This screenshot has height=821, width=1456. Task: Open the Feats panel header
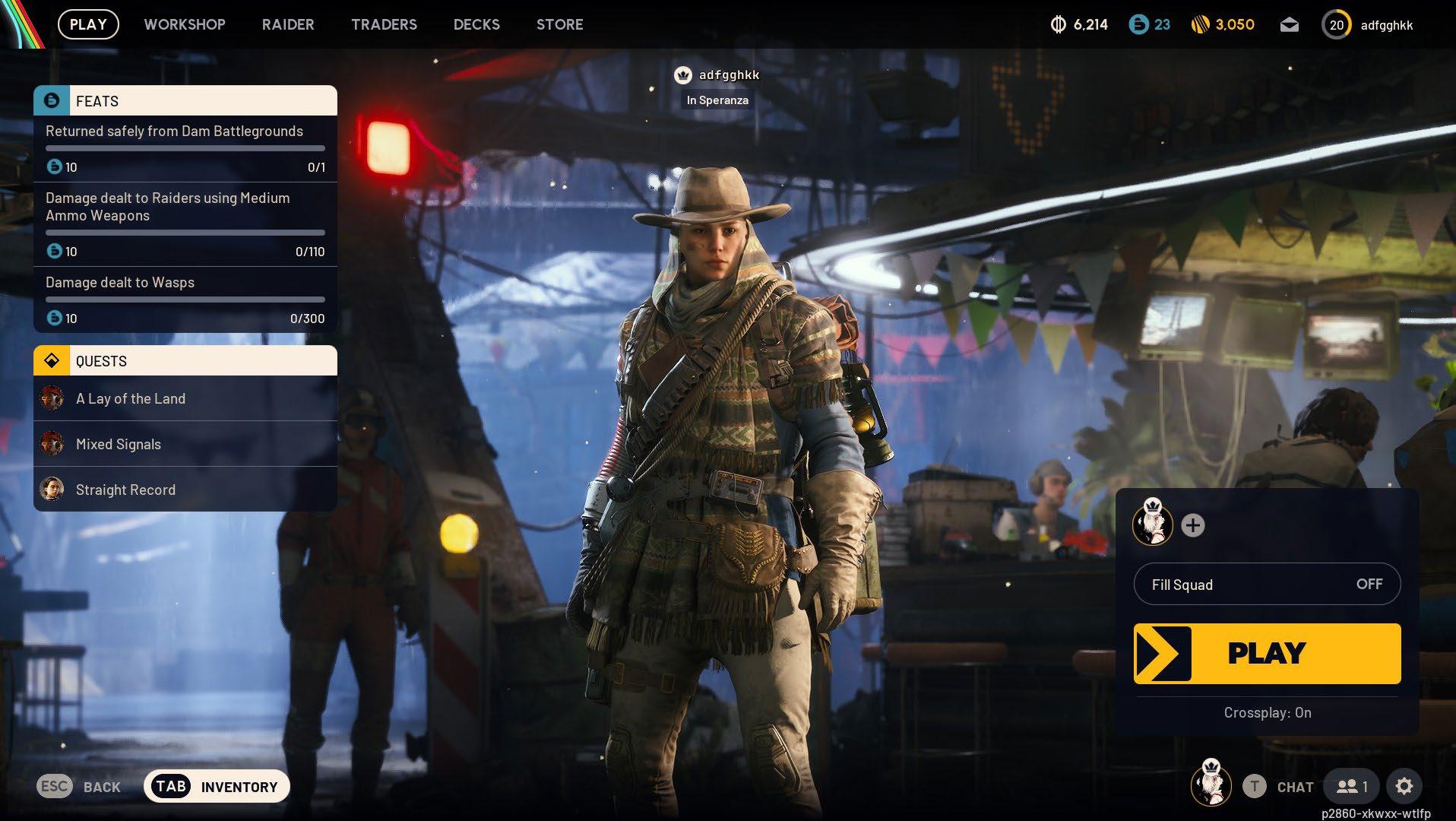click(x=185, y=101)
